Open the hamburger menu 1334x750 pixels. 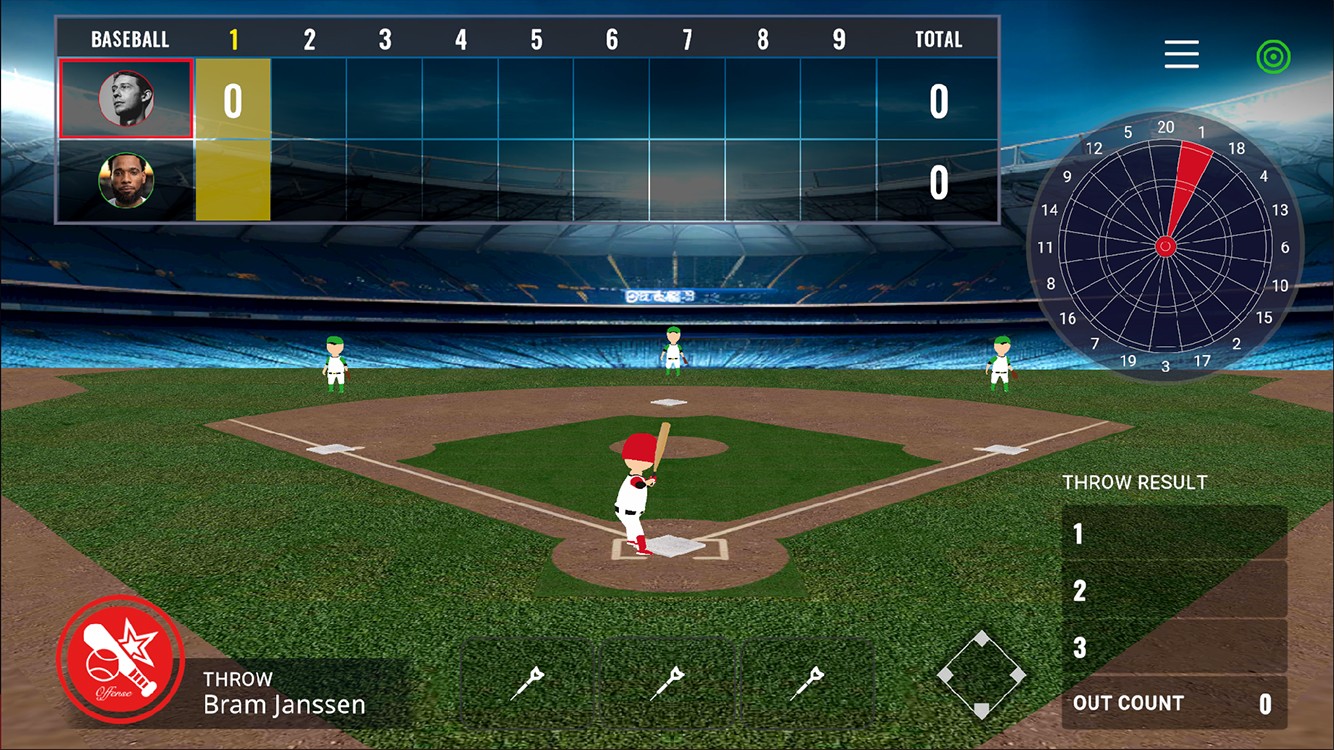click(x=1181, y=54)
